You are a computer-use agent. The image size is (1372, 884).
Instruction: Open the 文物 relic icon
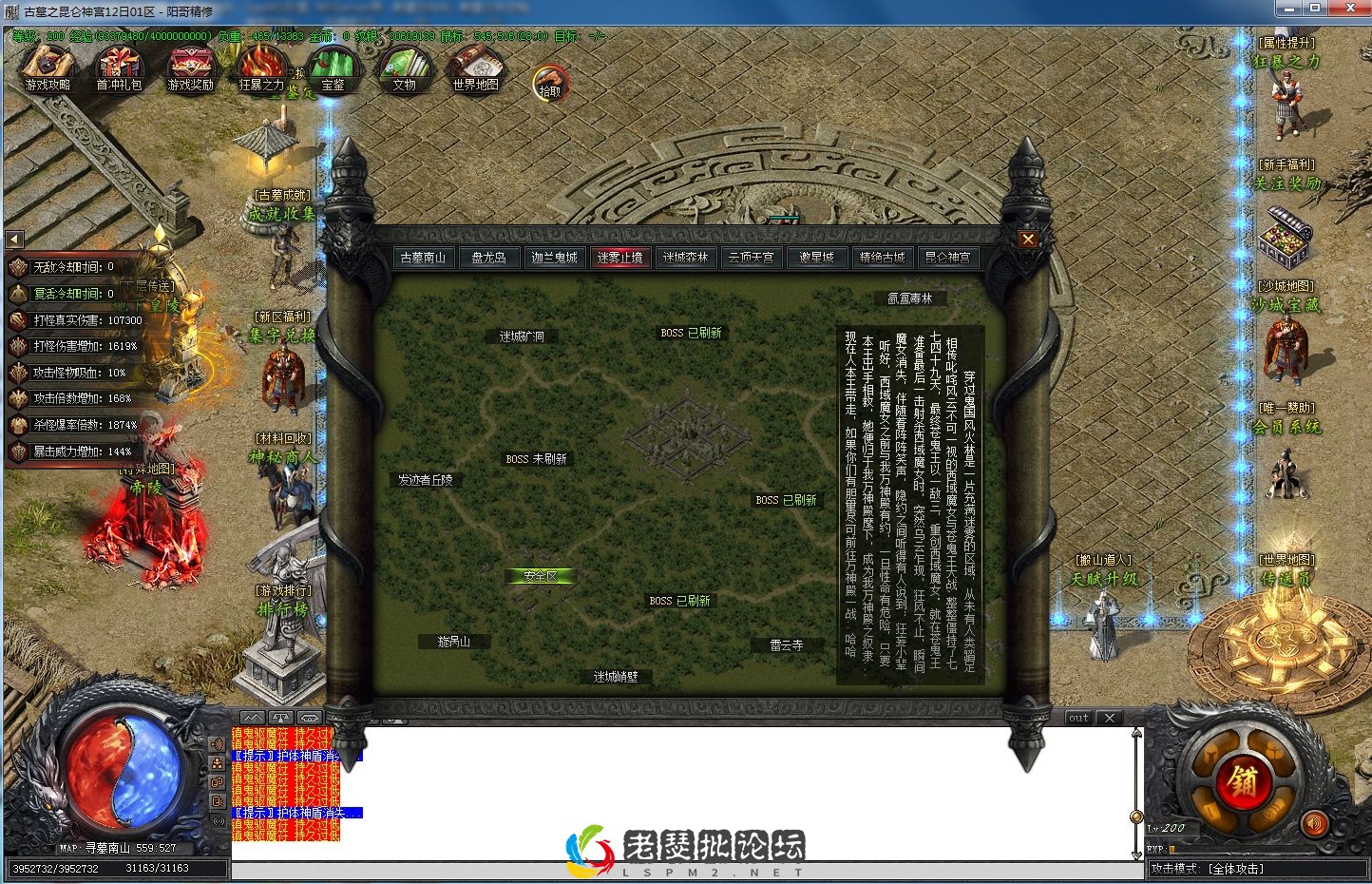pos(405,67)
